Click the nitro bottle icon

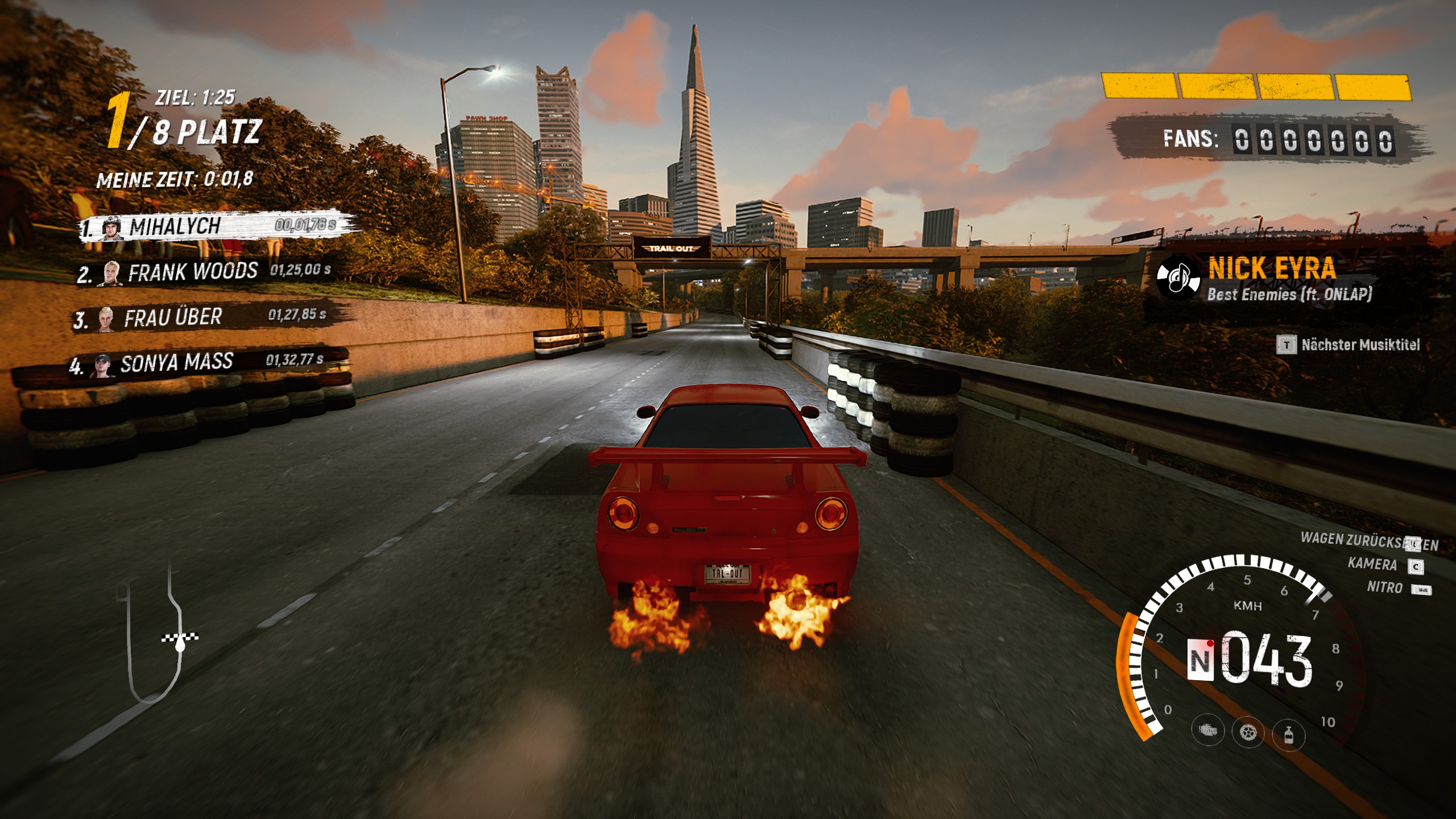pos(1288,734)
